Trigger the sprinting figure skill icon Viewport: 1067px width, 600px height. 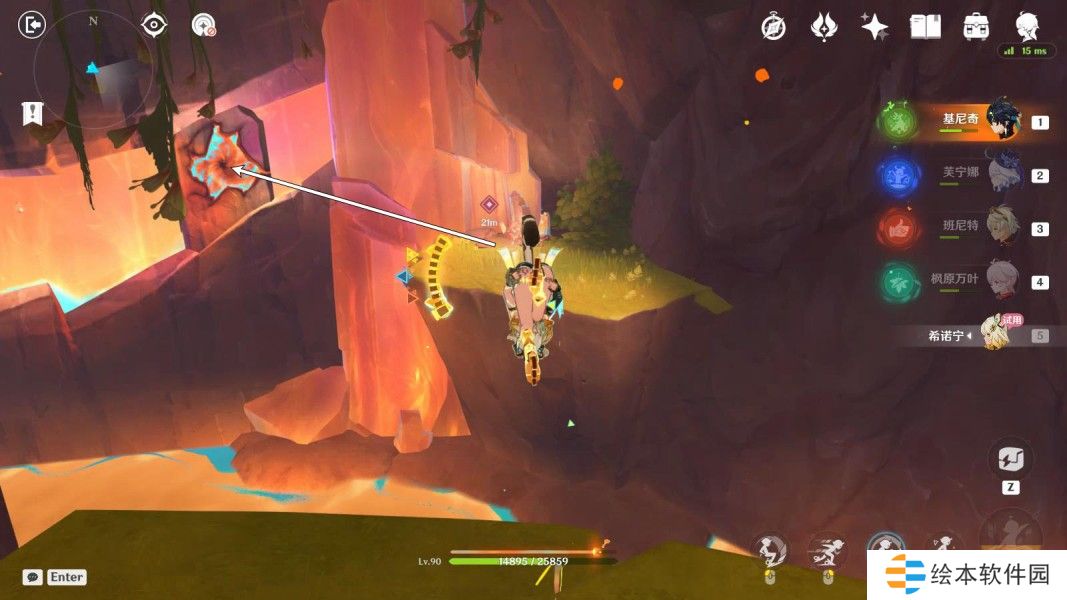826,549
